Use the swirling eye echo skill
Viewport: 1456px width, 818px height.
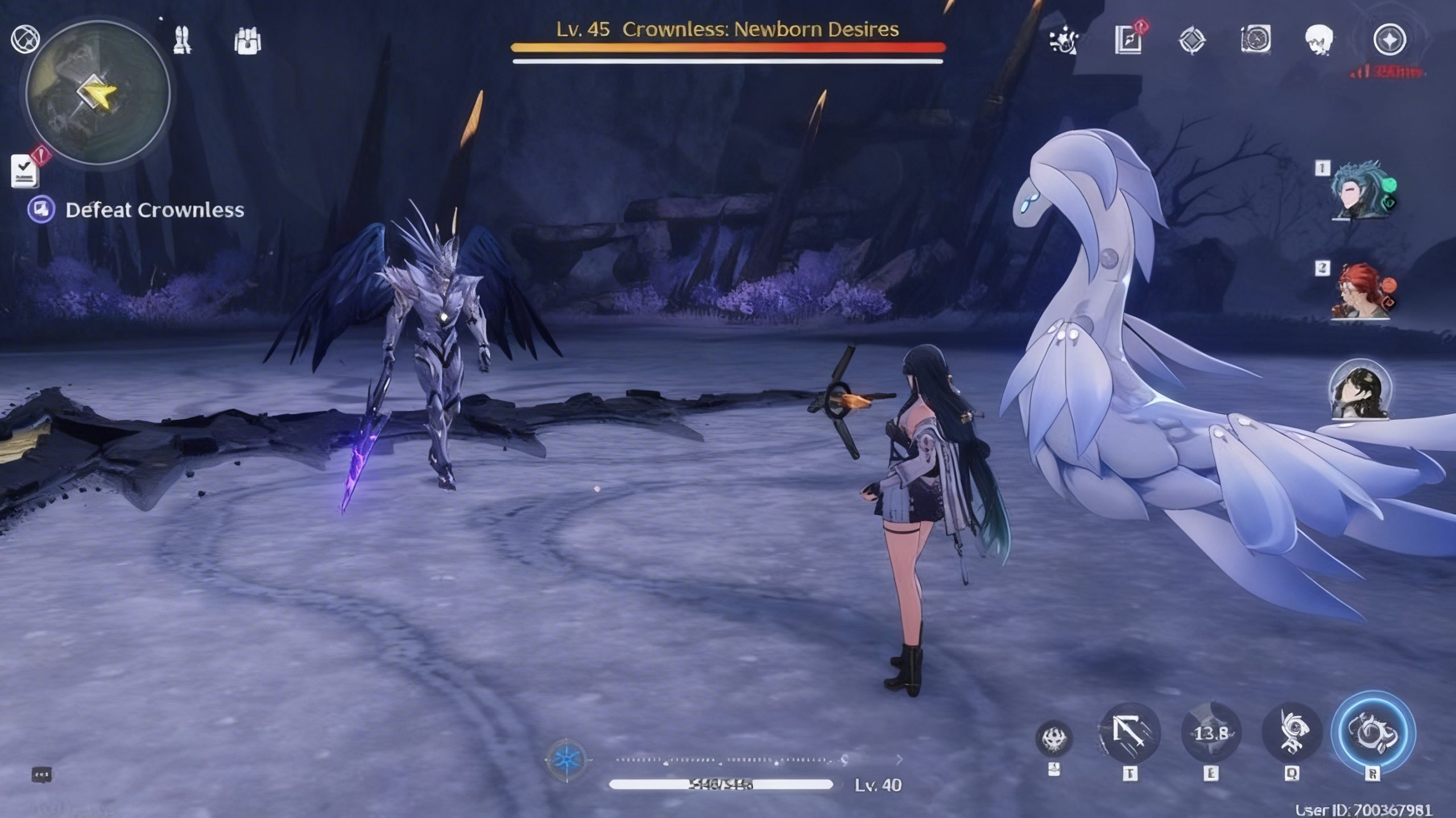(x=1291, y=733)
